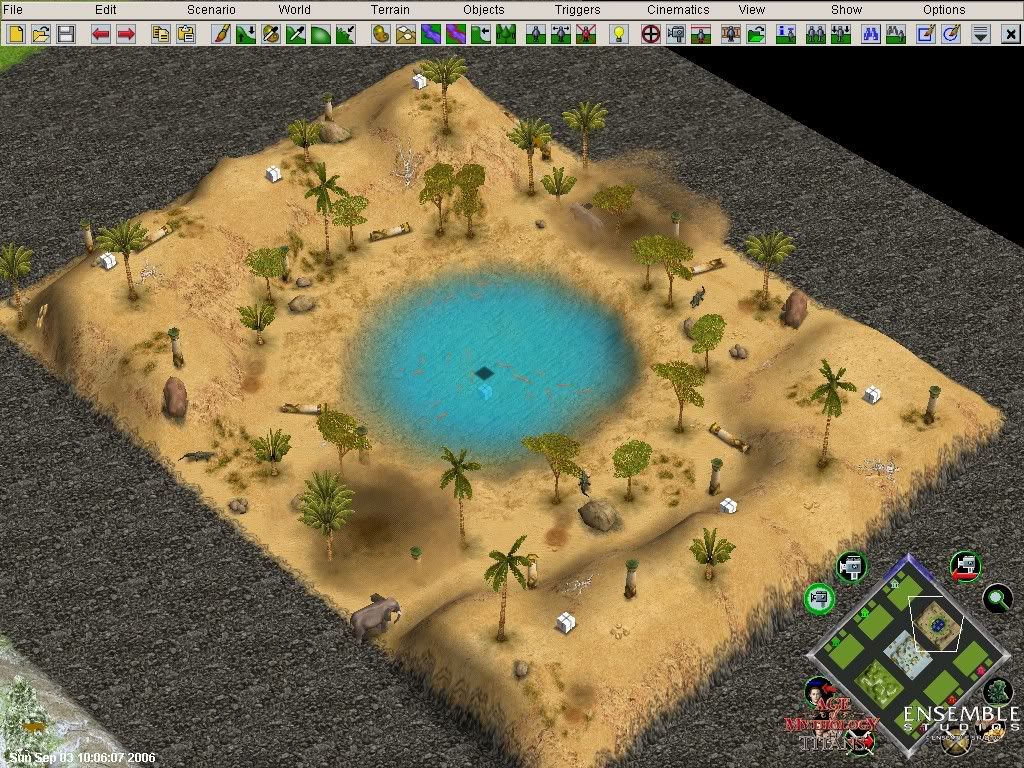Open the File menu
This screenshot has height=768, width=1024.
click(x=13, y=10)
